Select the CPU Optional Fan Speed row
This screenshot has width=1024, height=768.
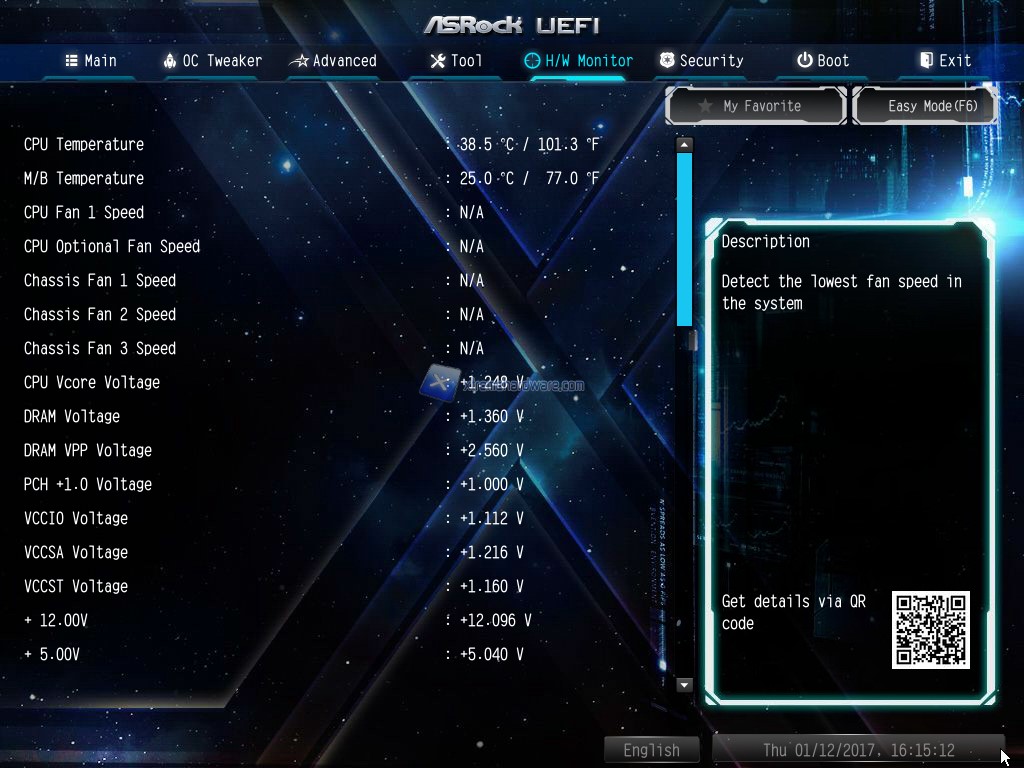(x=112, y=246)
